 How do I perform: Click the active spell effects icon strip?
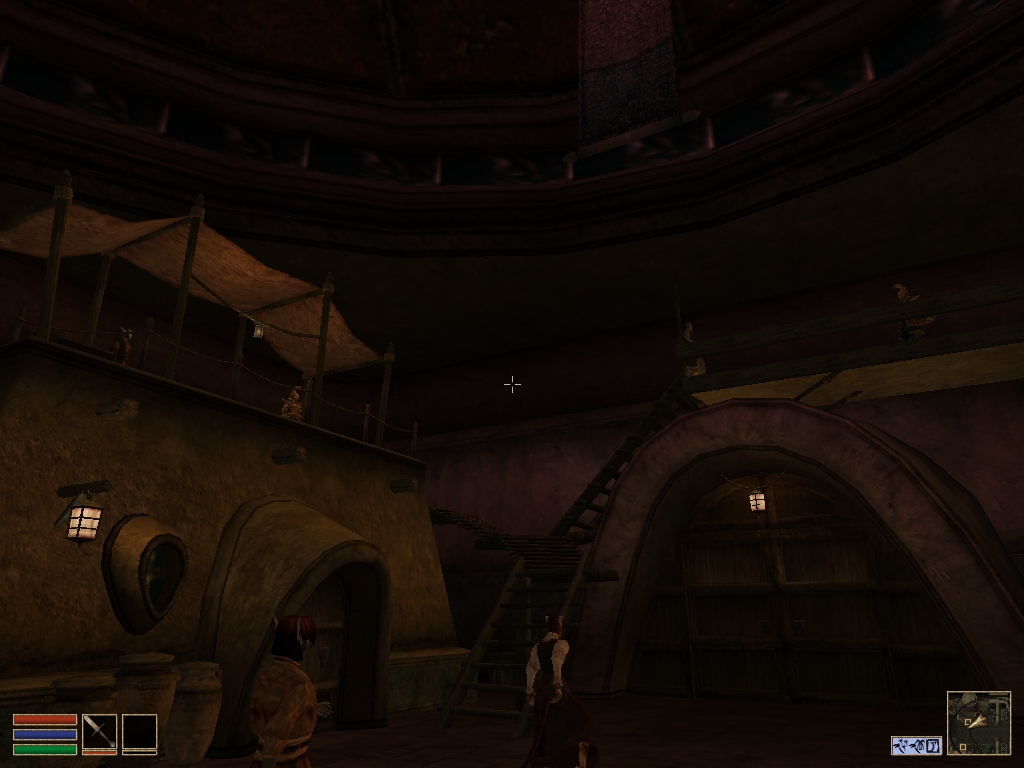coord(916,745)
